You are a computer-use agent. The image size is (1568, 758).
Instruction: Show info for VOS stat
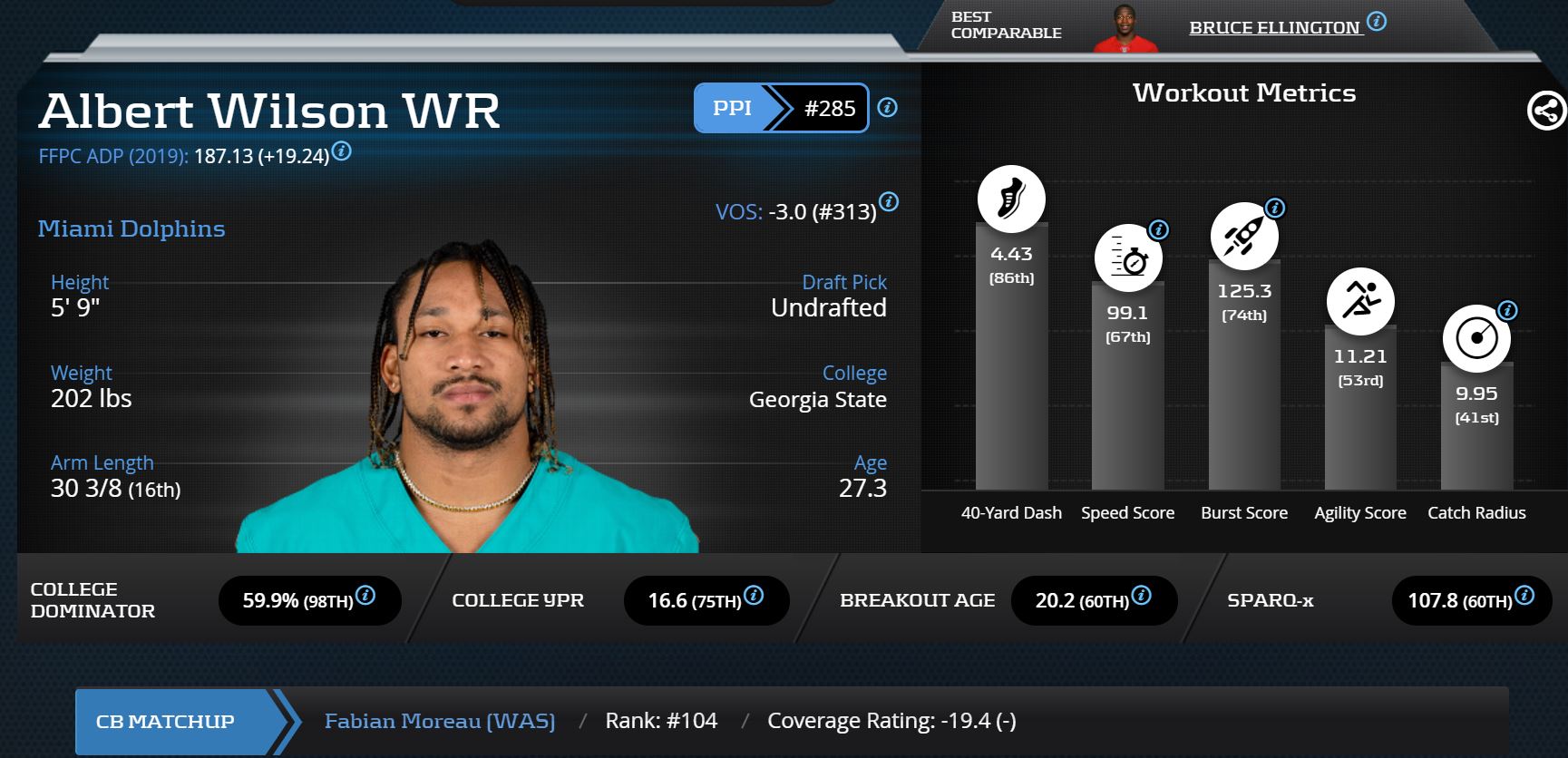(x=889, y=202)
